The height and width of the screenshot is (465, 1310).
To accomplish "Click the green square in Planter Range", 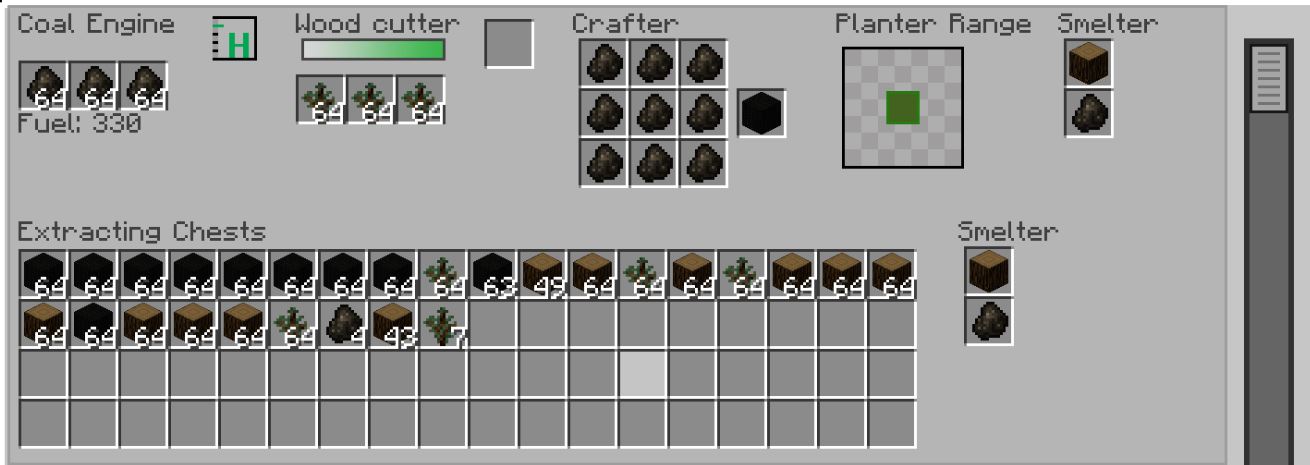I will pyautogui.click(x=902, y=107).
